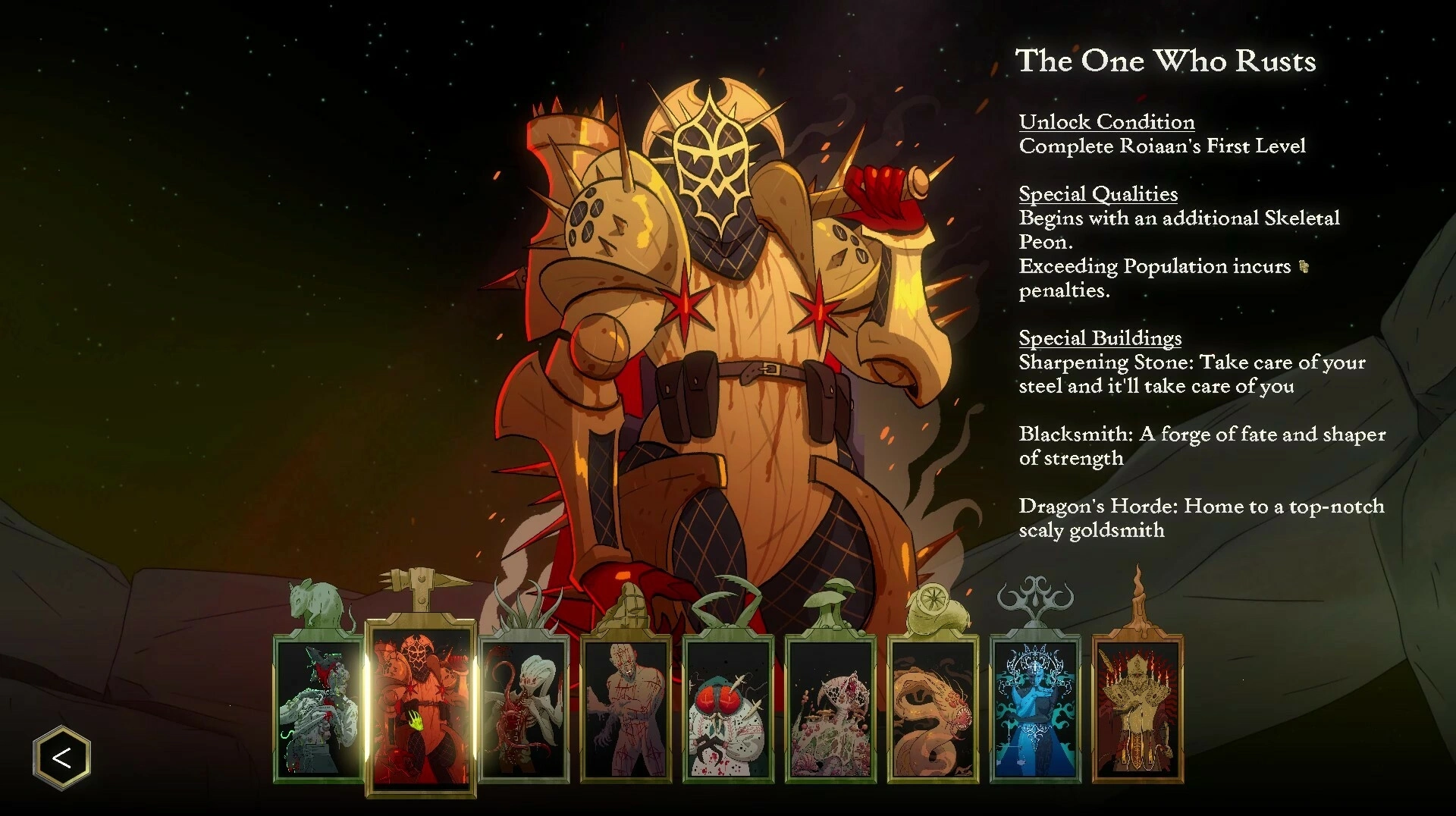Select the rat-topped zombie character card
The width and height of the screenshot is (1456, 816).
tap(318, 709)
